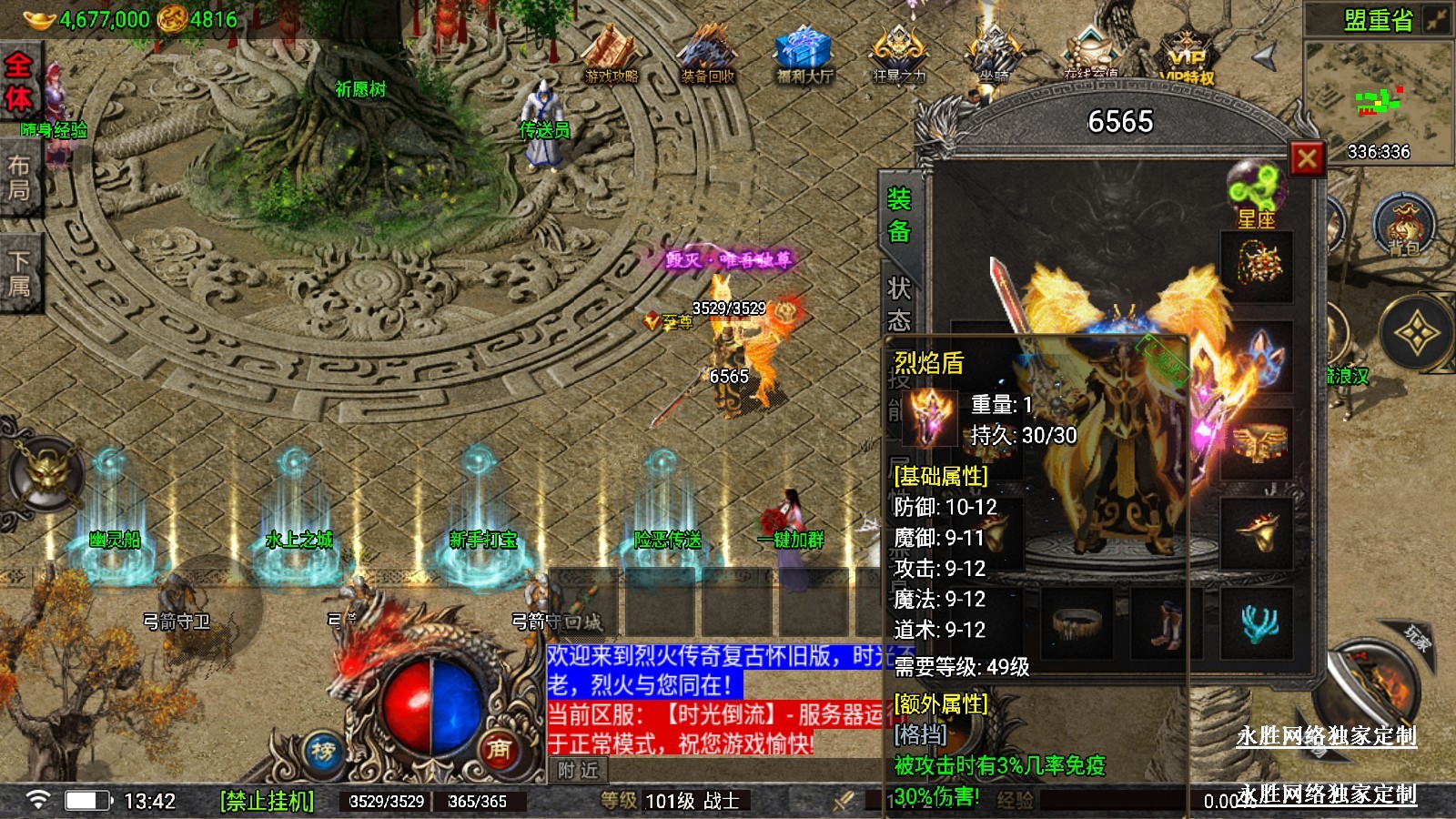Open the 榜 ranking button
1456x819 pixels.
coord(323,752)
